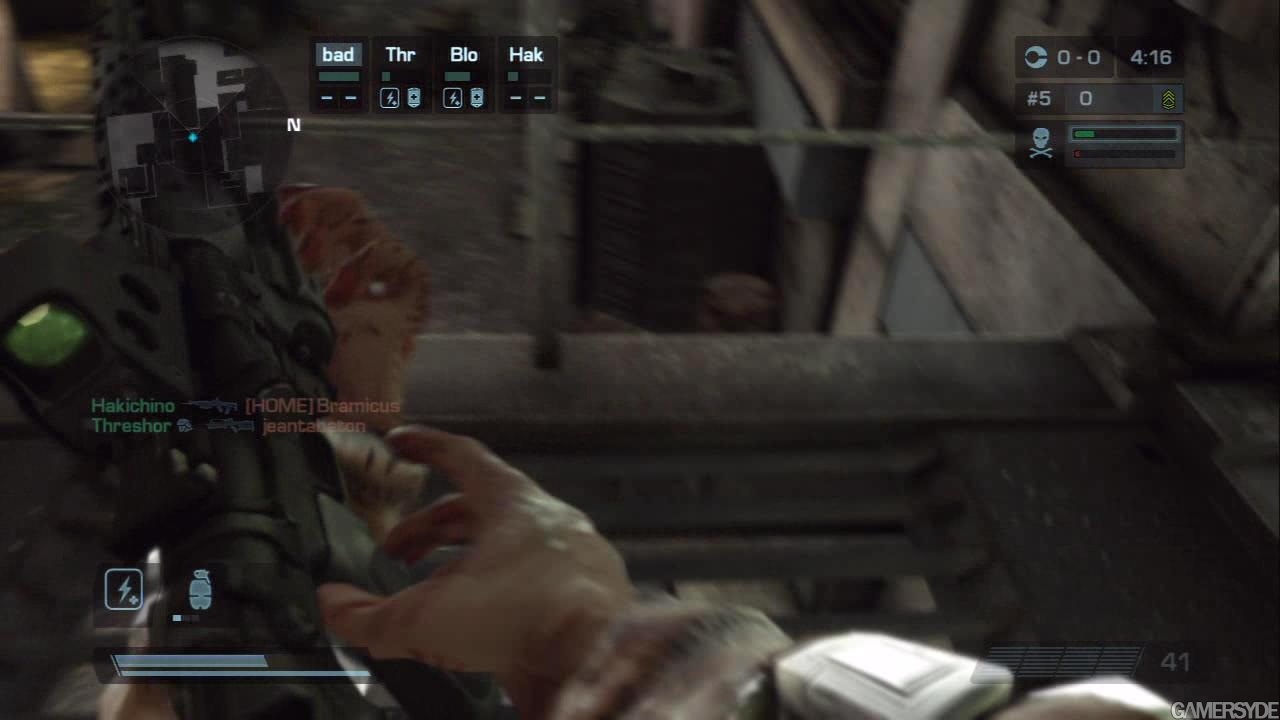
Task: Select the Blo squad member panel
Action: 463,76
